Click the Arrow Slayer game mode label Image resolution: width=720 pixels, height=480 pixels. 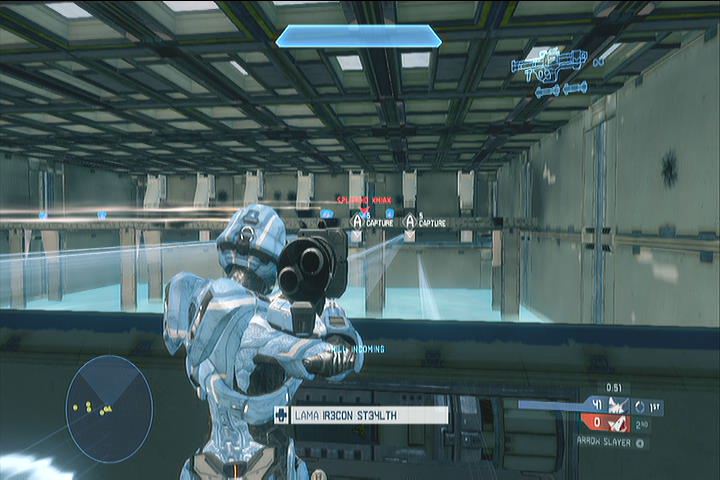[x=611, y=441]
